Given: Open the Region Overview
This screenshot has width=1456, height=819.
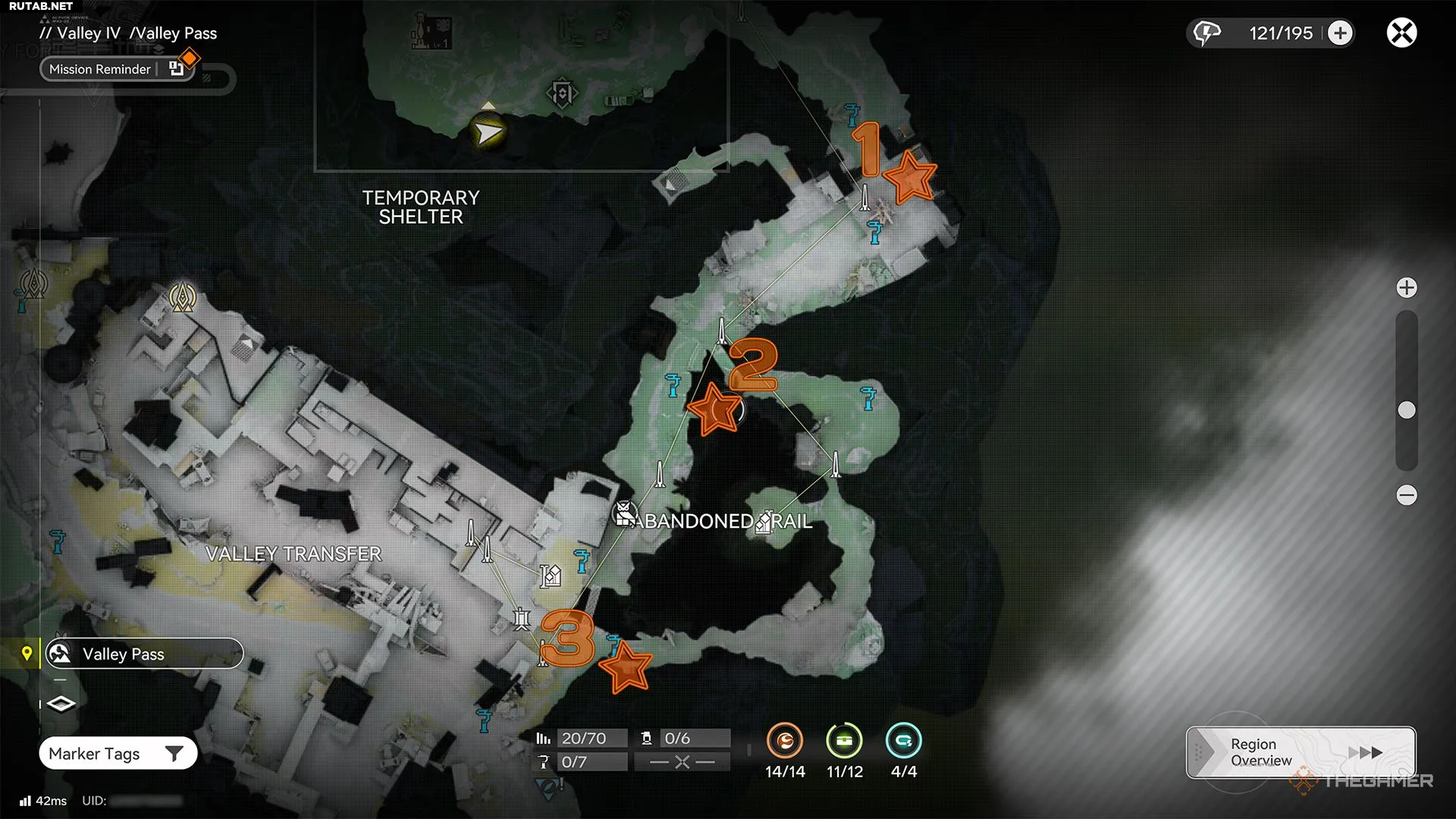Looking at the screenshot, I should pyautogui.click(x=1301, y=752).
